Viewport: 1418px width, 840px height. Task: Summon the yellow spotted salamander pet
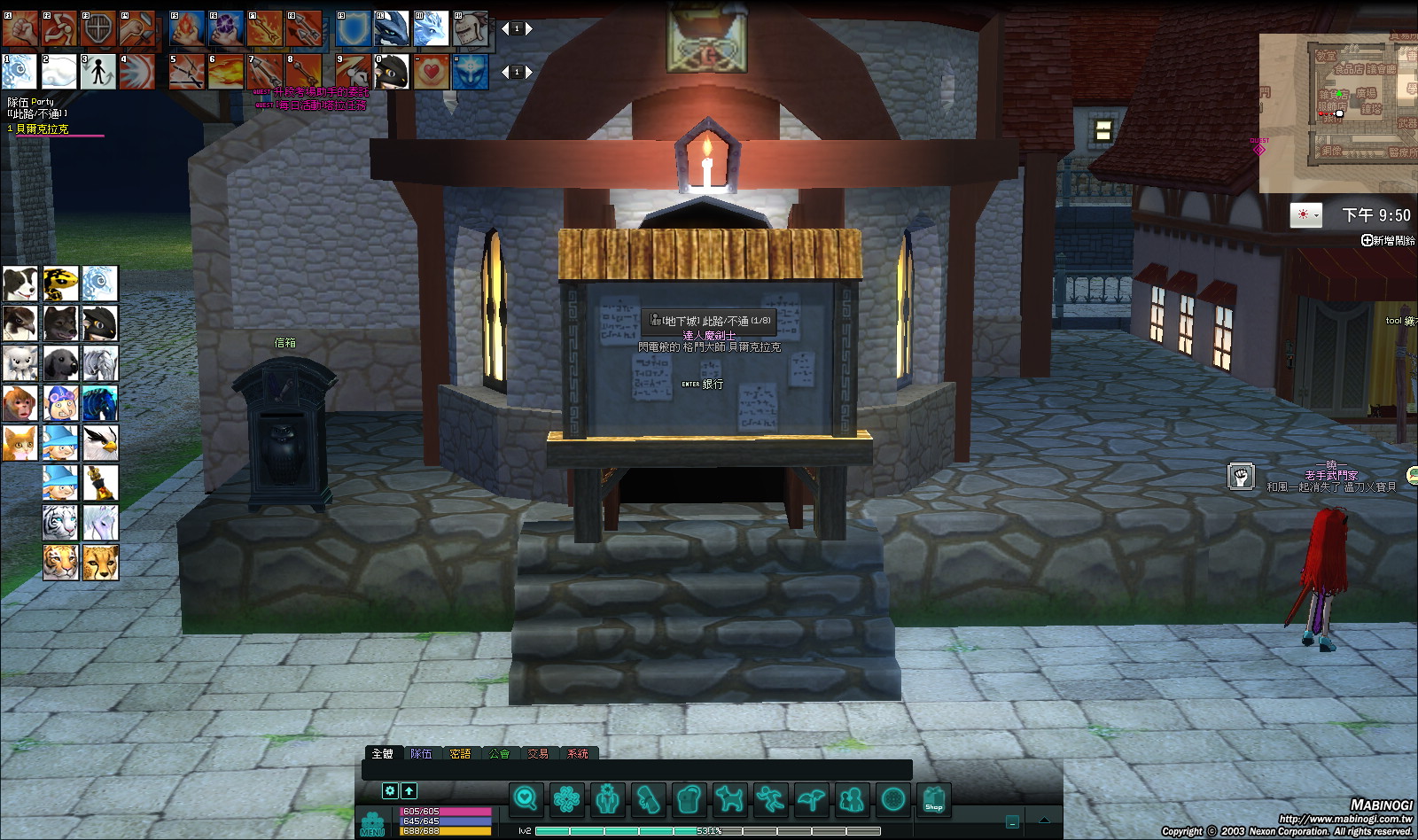[60, 284]
